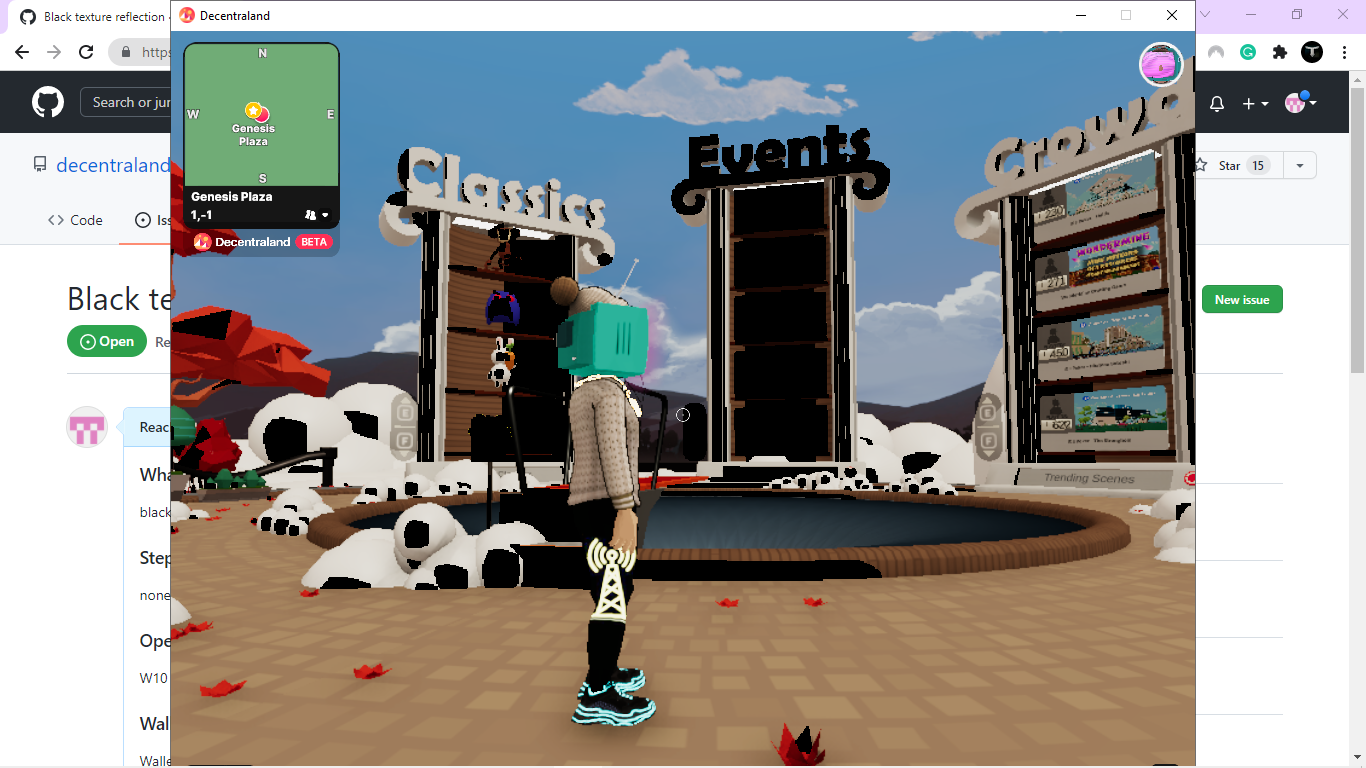Click the Grammarly extension icon
The height and width of the screenshot is (768, 1366).
point(1247,52)
